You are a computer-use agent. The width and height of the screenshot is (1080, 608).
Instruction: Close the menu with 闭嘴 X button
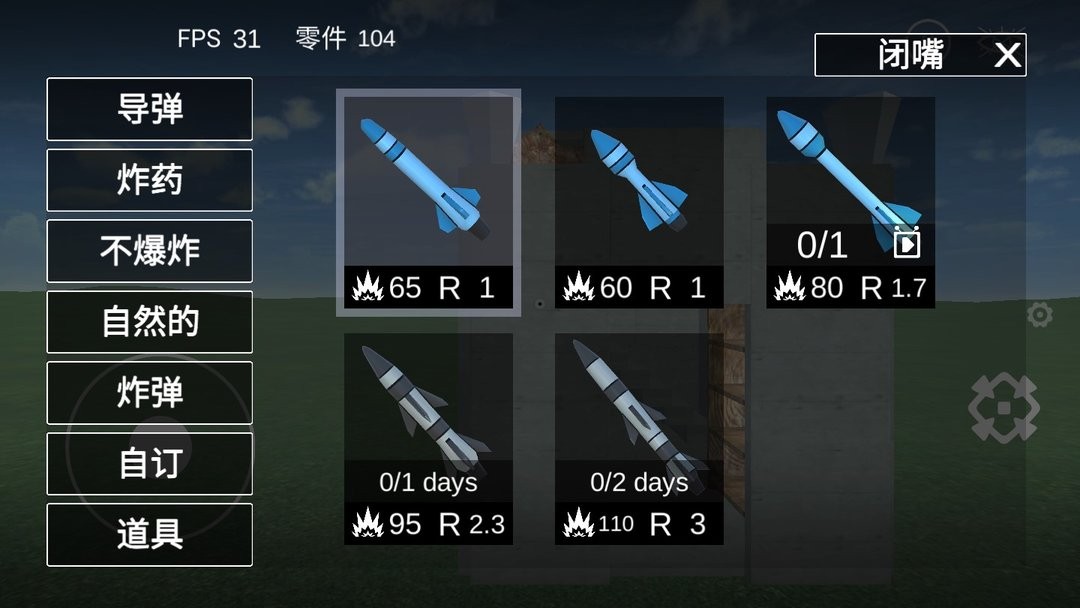point(920,55)
